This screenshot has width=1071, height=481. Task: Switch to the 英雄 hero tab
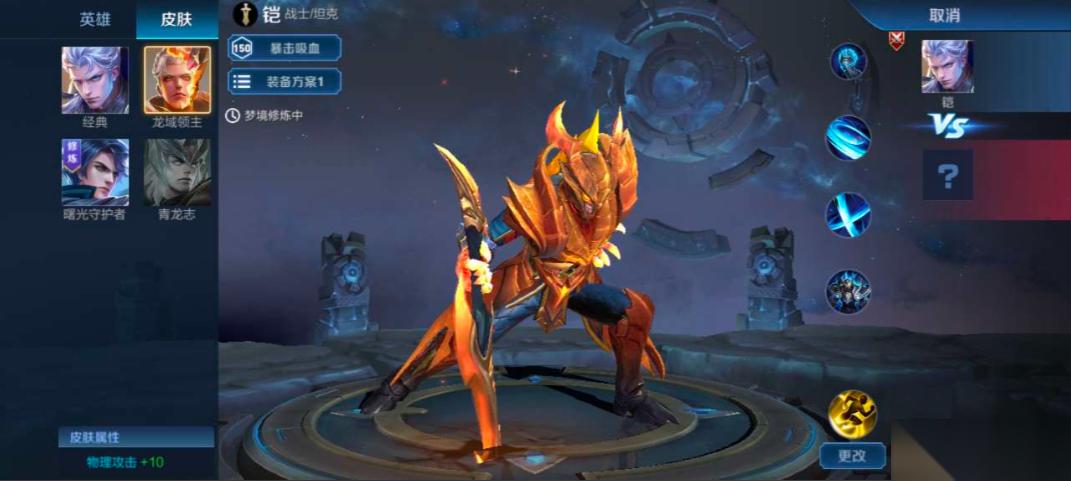tap(95, 19)
